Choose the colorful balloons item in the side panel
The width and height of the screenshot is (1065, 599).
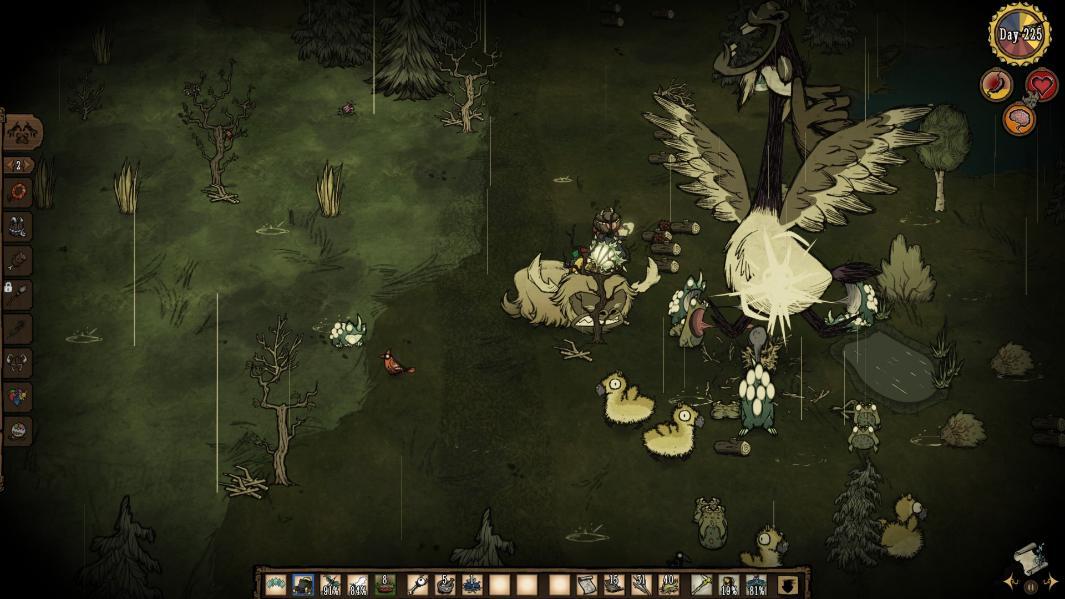[18, 397]
